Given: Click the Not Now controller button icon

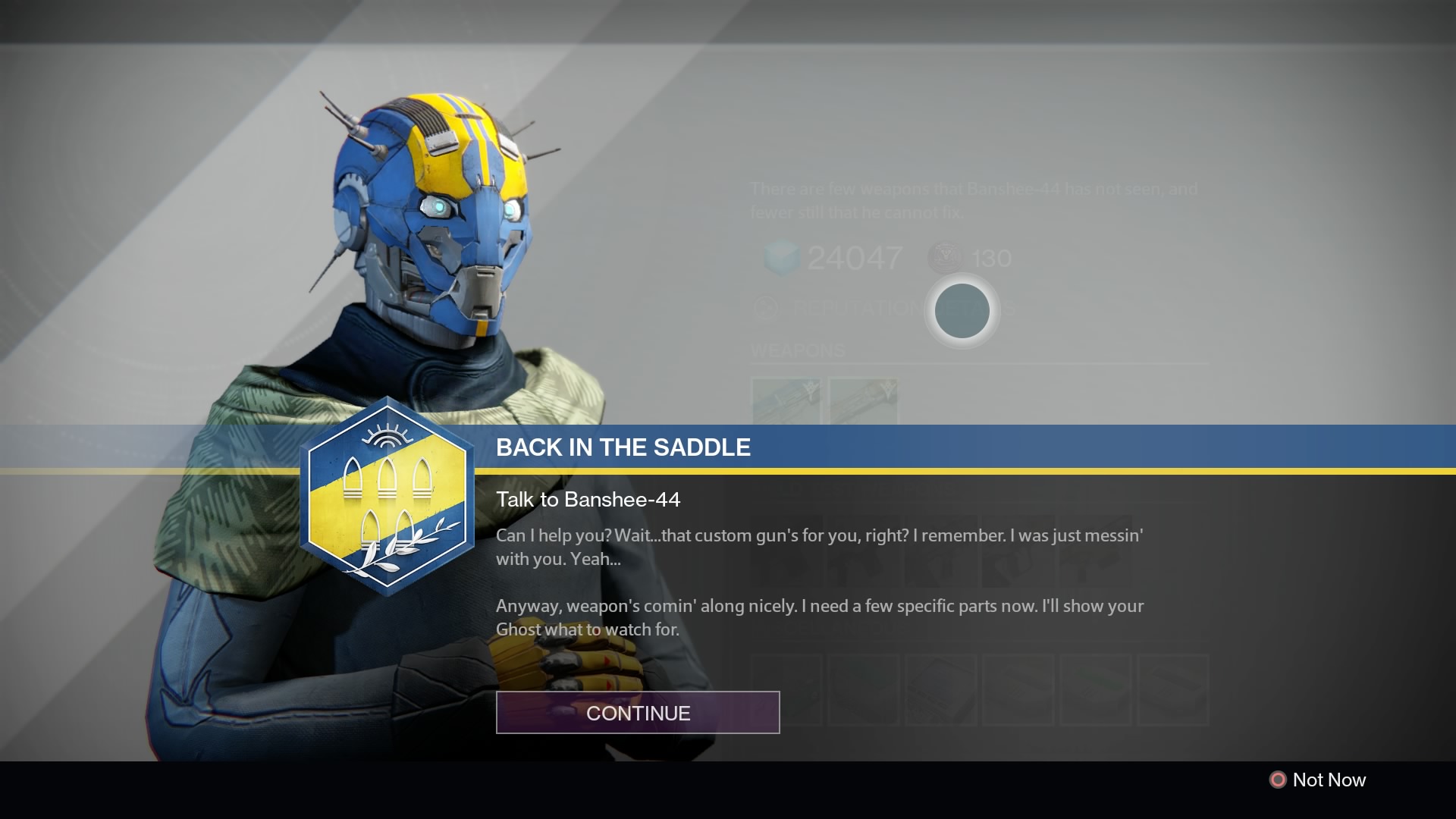Looking at the screenshot, I should click(1279, 780).
